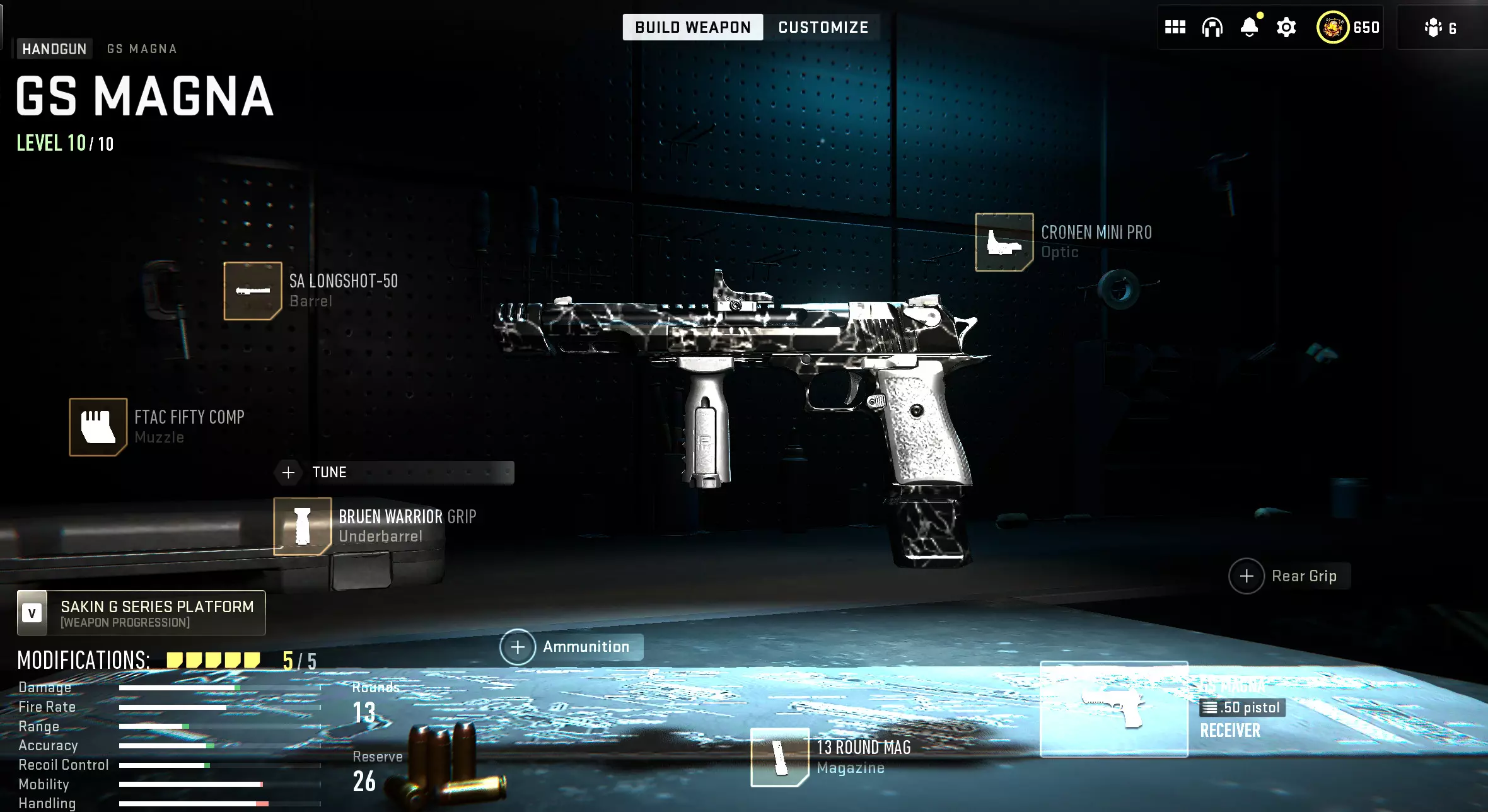This screenshot has width=1488, height=812.
Task: Add an Ammunition attachment
Action: [x=518, y=647]
